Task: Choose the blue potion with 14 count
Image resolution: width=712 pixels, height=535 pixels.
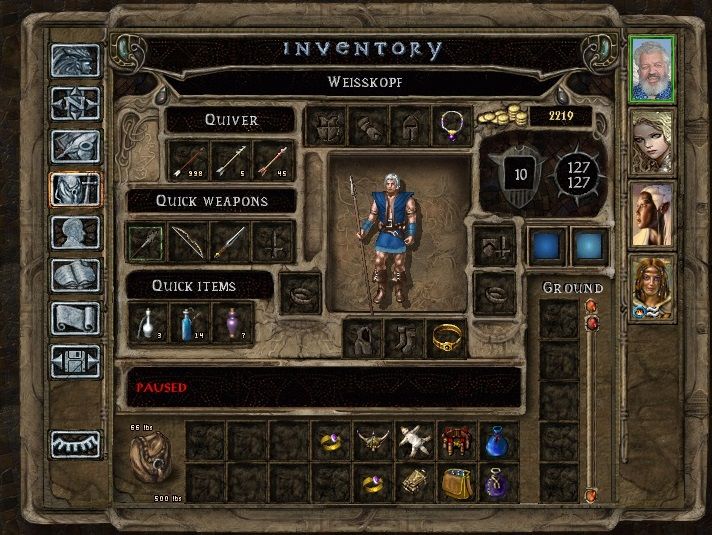Action: (x=189, y=322)
